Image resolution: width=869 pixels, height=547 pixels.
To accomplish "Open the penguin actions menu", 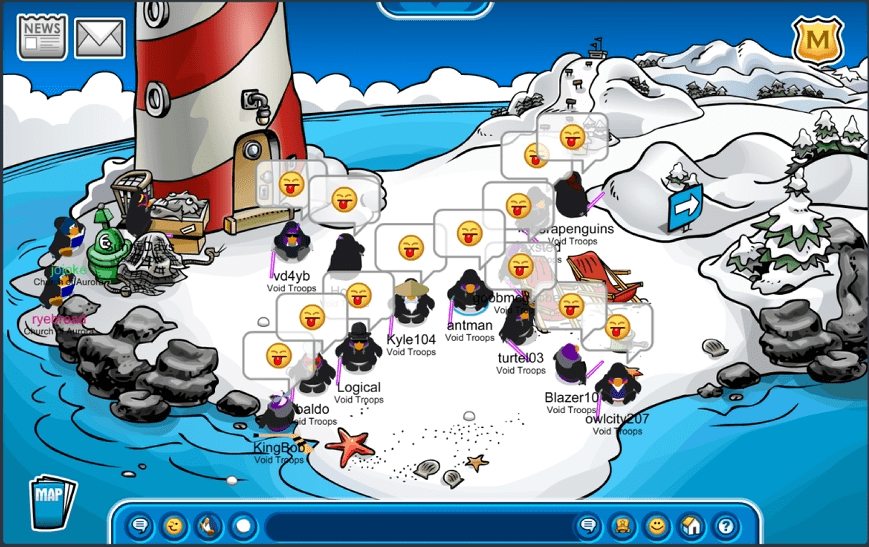I will coord(208,525).
